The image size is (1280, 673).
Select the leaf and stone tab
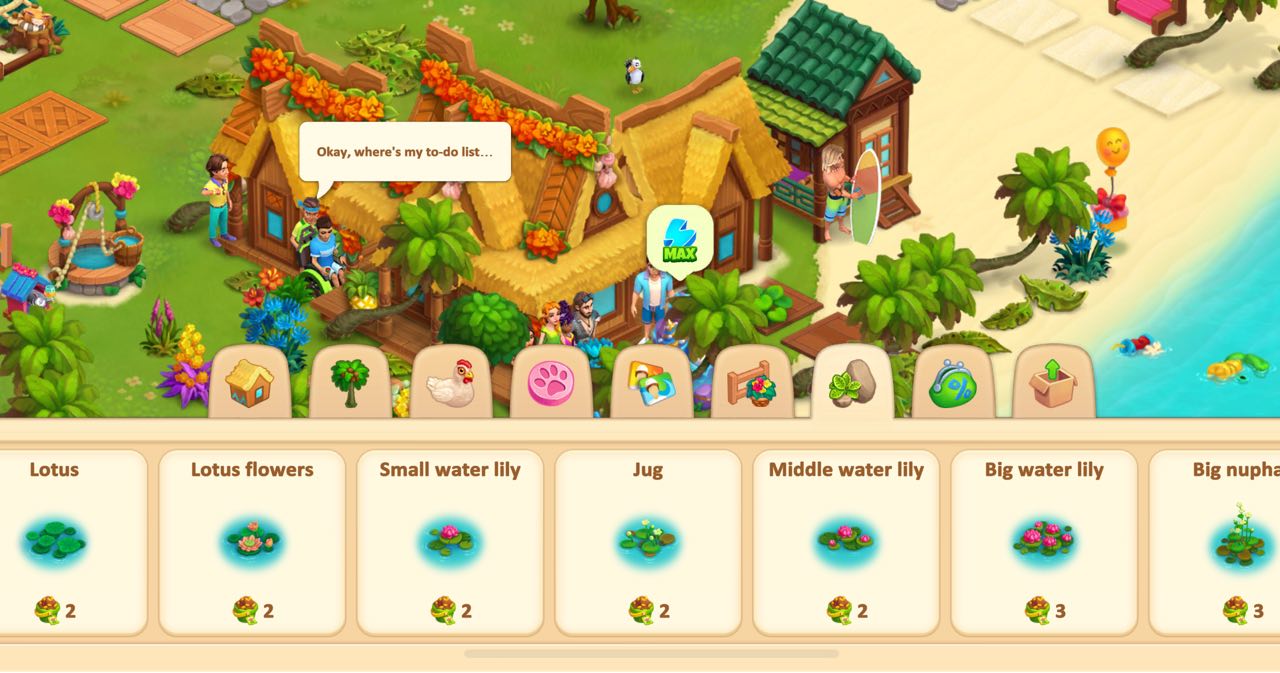852,384
